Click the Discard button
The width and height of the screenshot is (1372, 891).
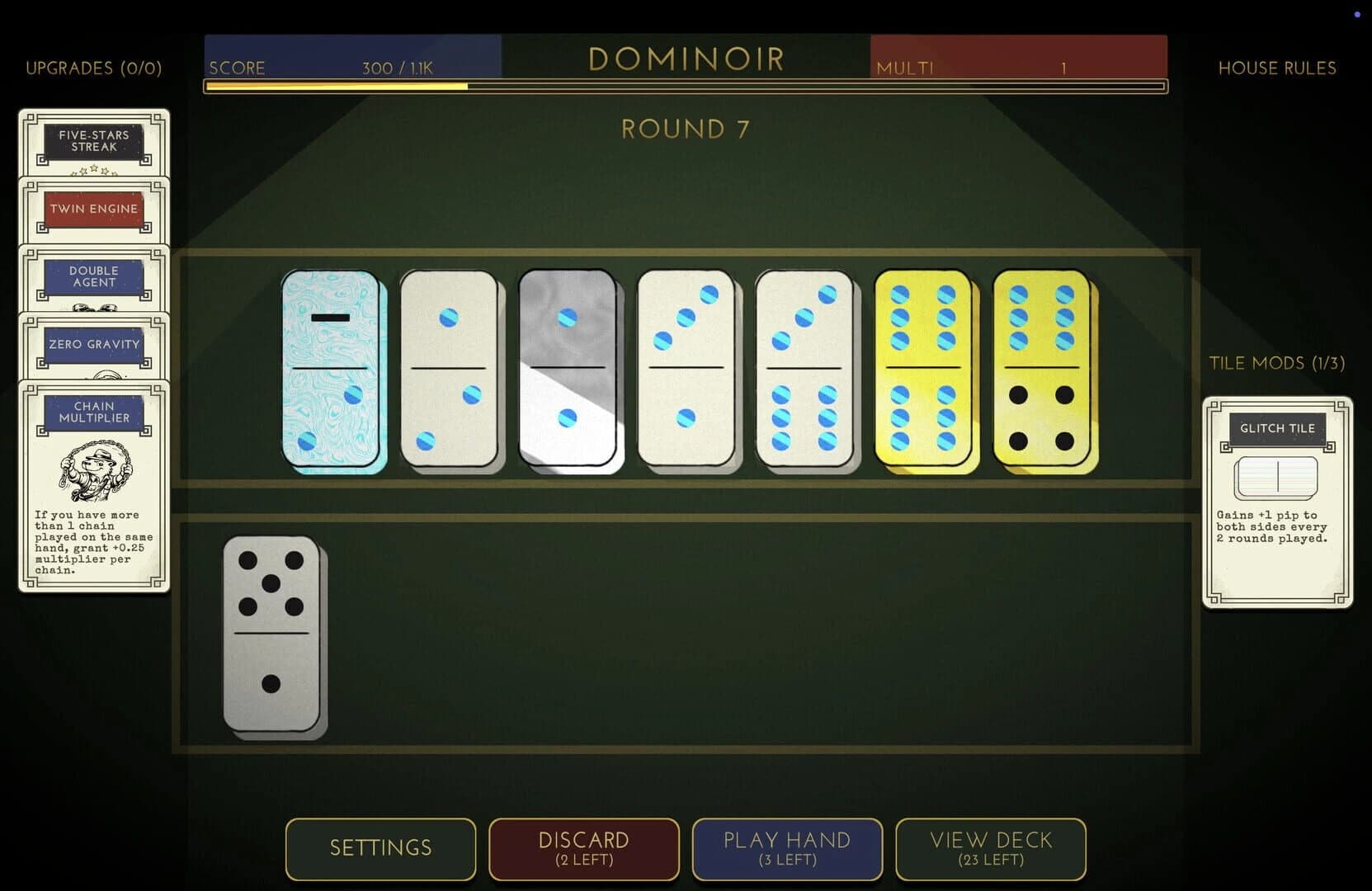tap(583, 849)
